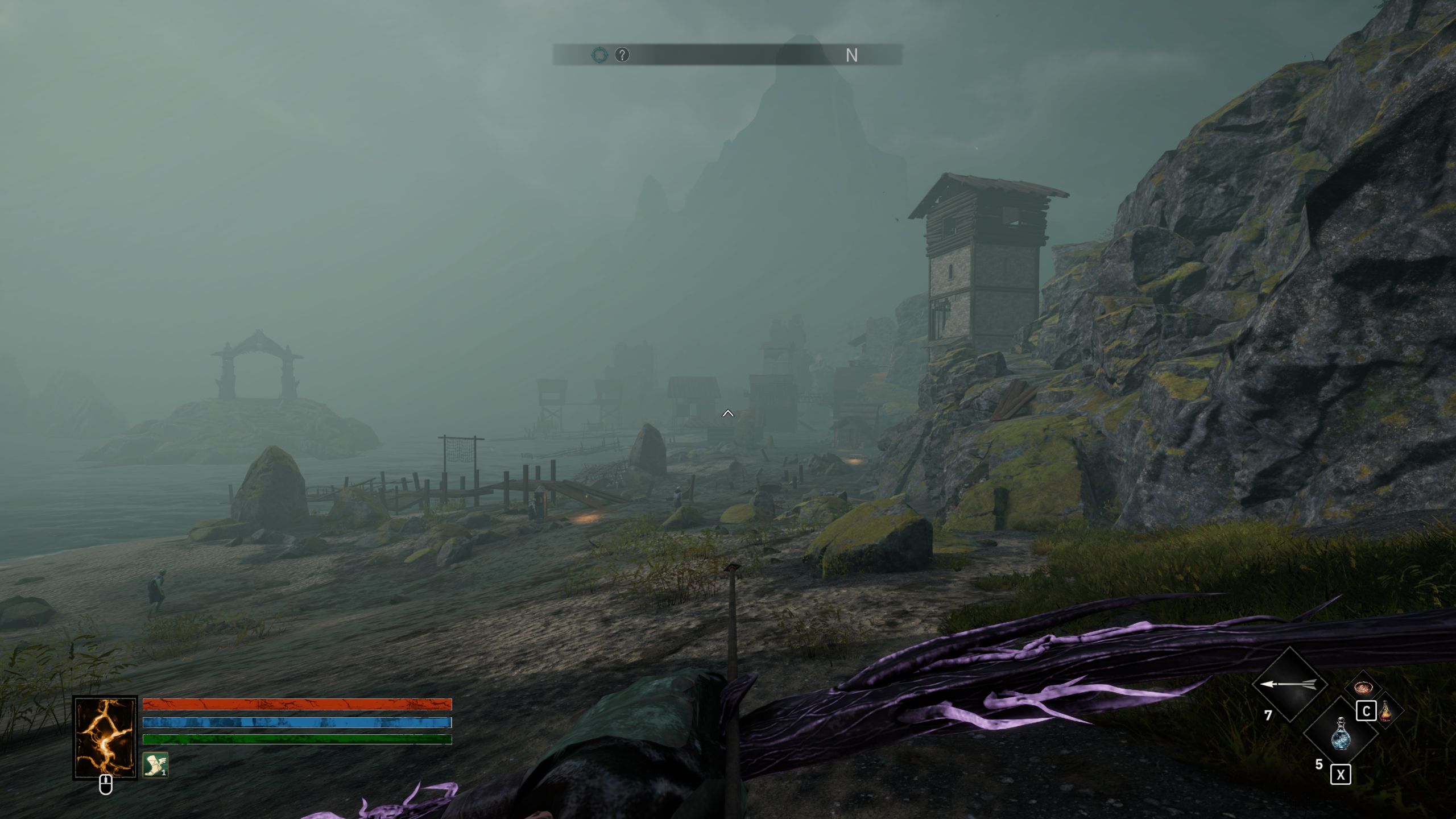Use the blue potion flask slot

click(1340, 733)
